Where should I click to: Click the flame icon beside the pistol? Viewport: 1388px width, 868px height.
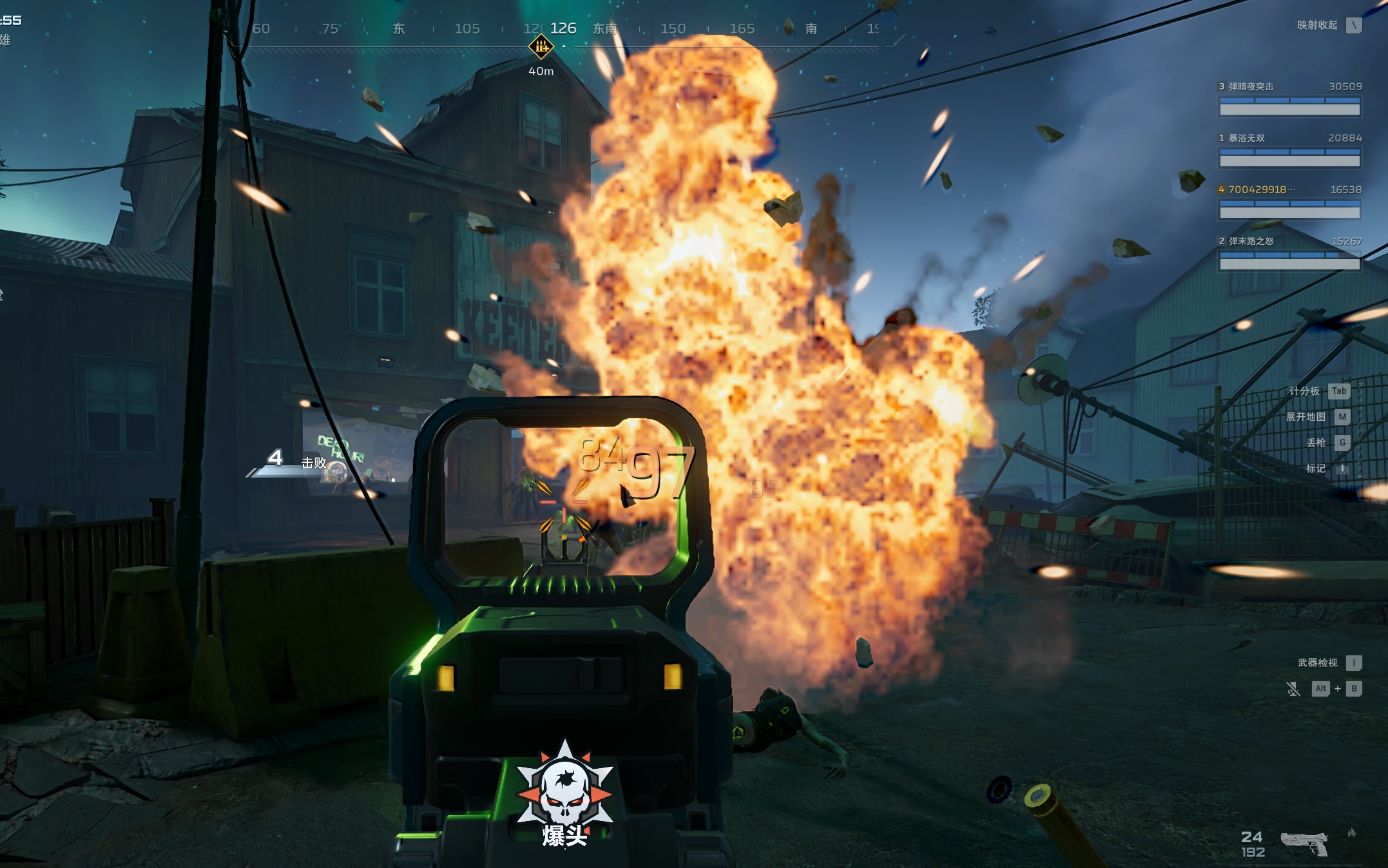(x=1351, y=833)
